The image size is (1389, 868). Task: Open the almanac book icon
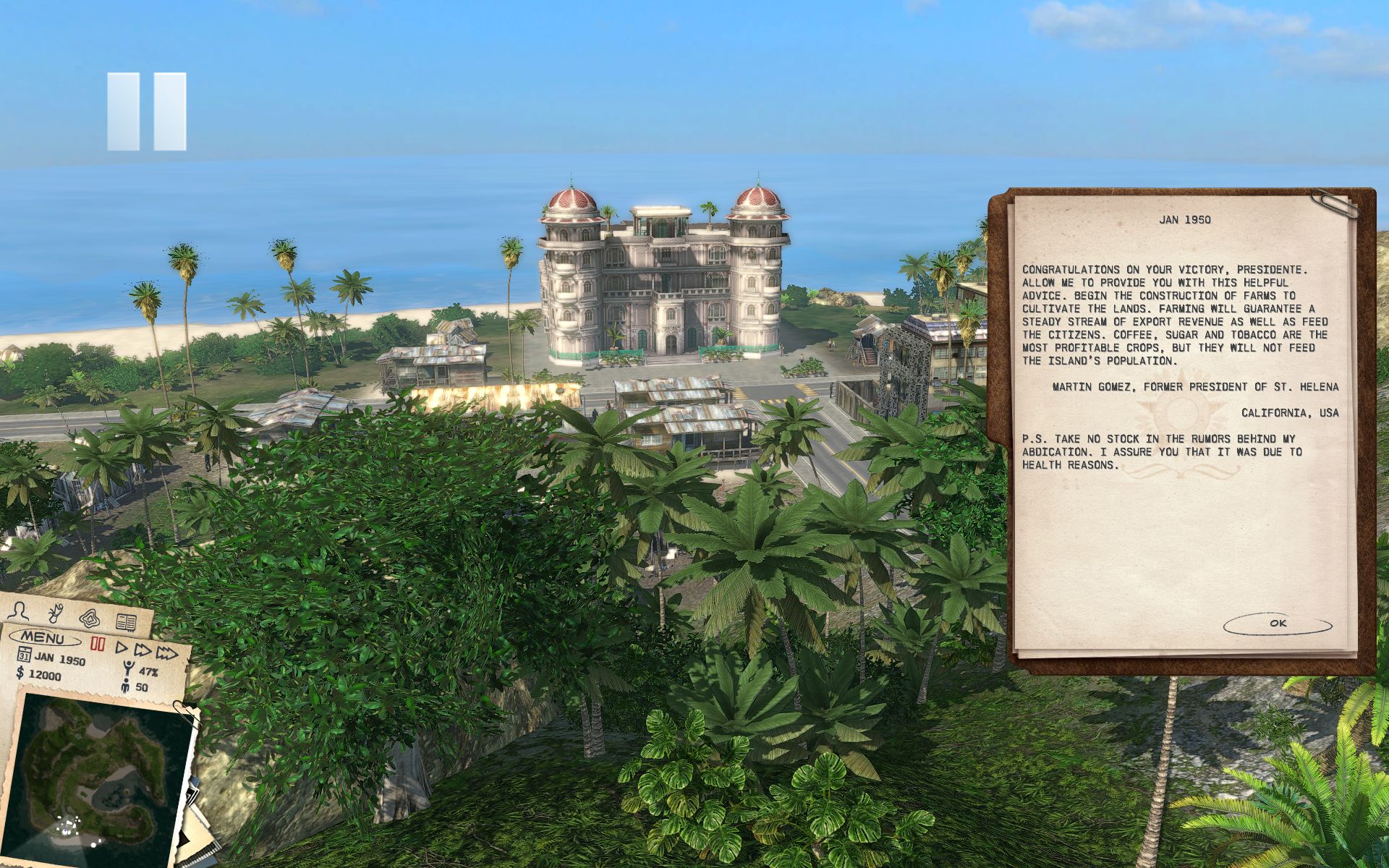[x=127, y=622]
